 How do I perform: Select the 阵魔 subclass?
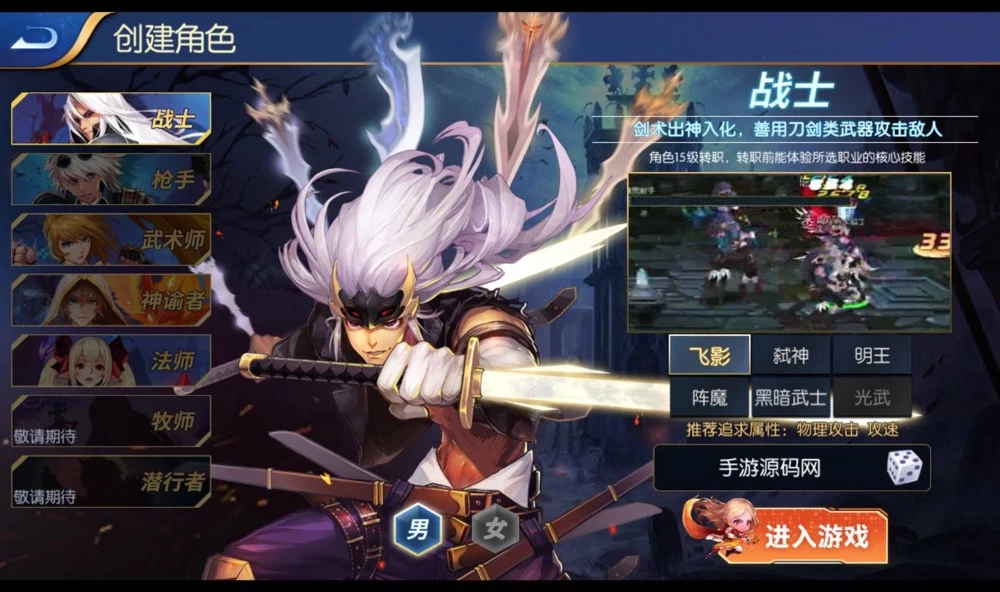pyautogui.click(x=709, y=397)
